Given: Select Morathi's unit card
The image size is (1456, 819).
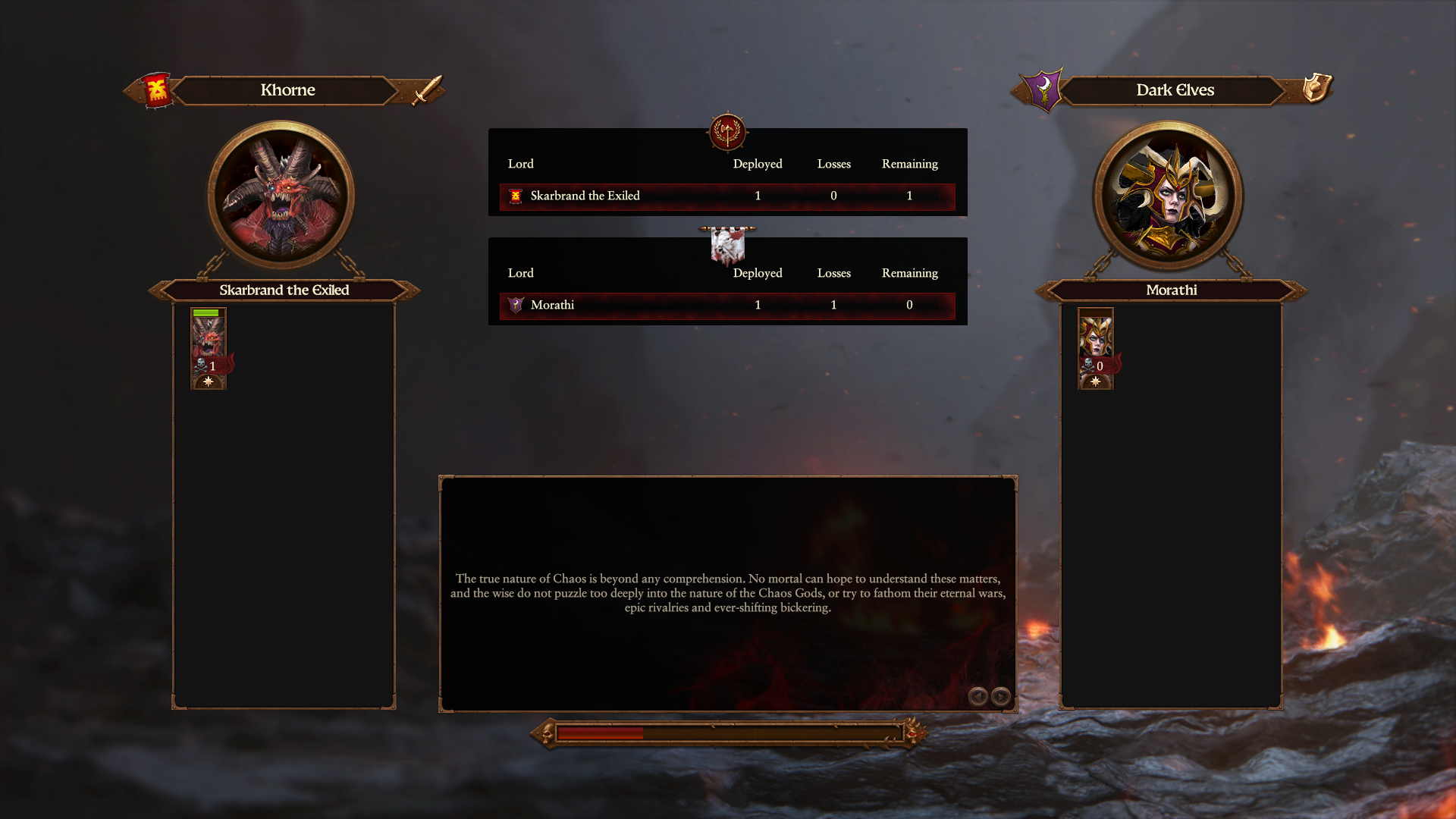Looking at the screenshot, I should pyautogui.click(x=1095, y=348).
